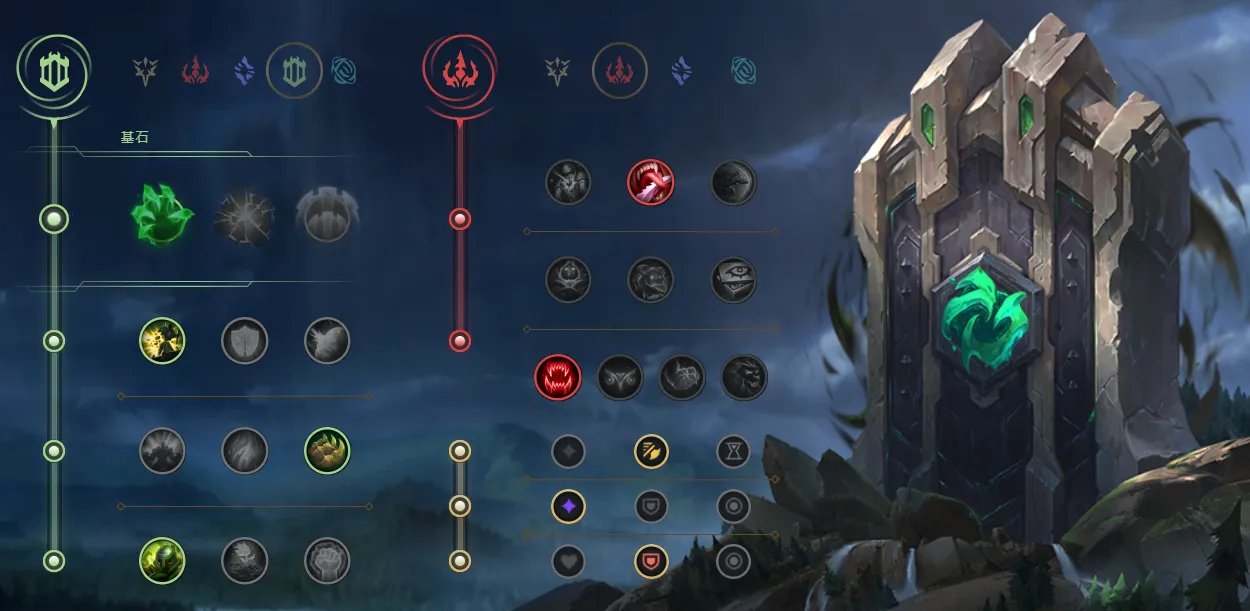This screenshot has height=611, width=1250.
Task: Switch secondary path to blue Sorcery tree
Action: point(682,71)
